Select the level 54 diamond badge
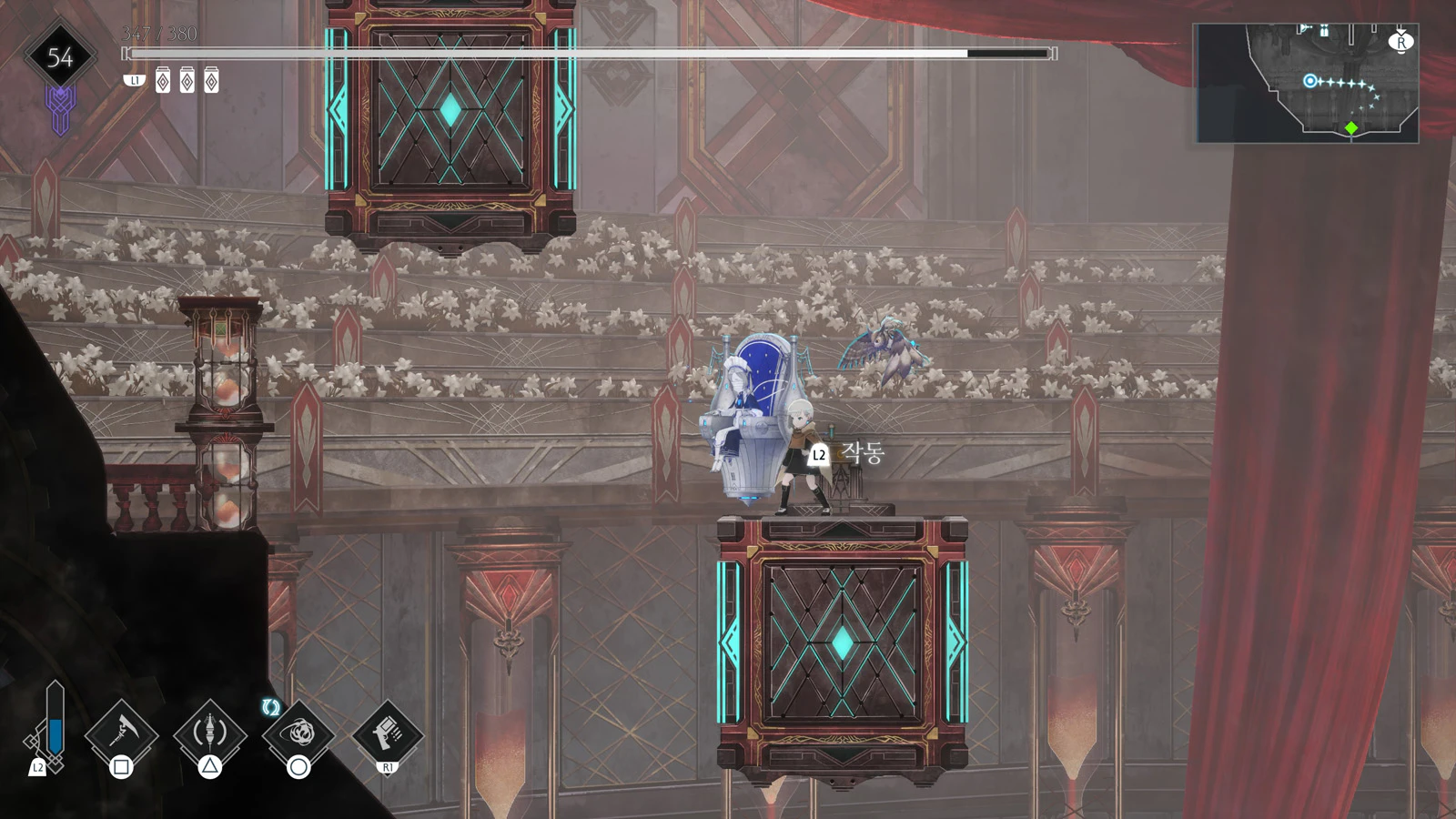The width and height of the screenshot is (1456, 819). [x=60, y=57]
